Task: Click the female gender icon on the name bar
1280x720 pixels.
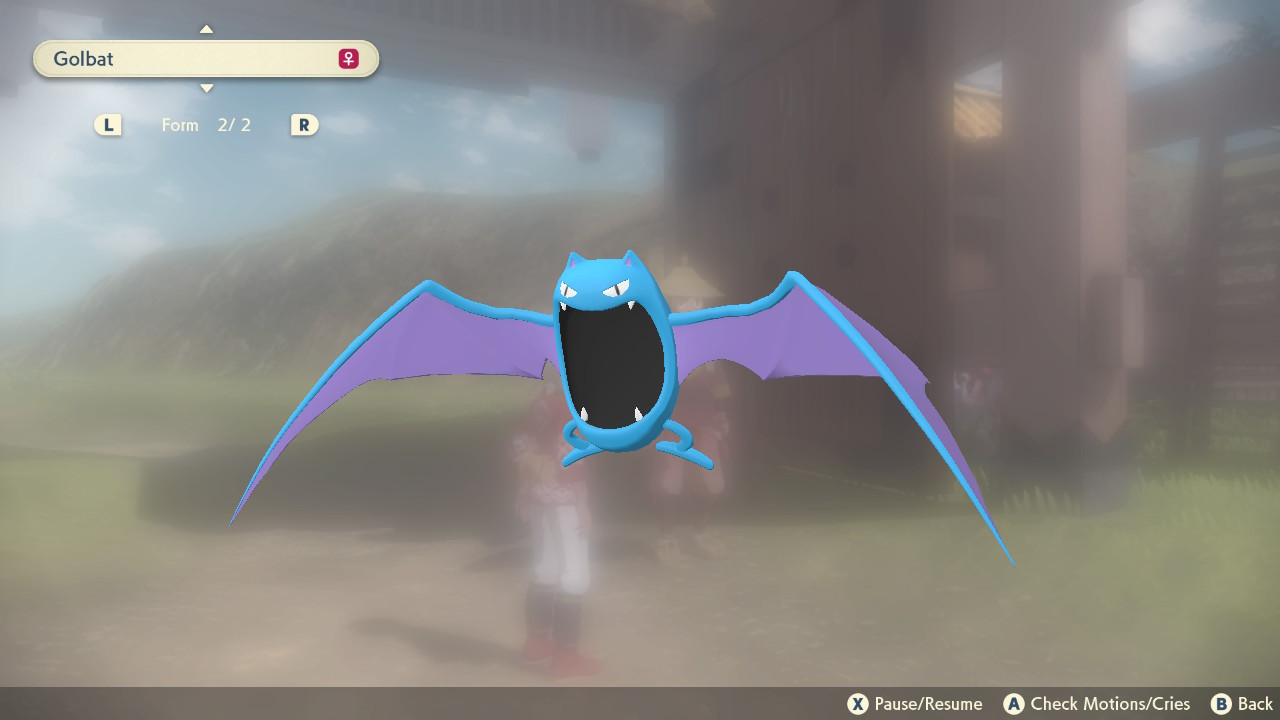Action: click(x=348, y=59)
